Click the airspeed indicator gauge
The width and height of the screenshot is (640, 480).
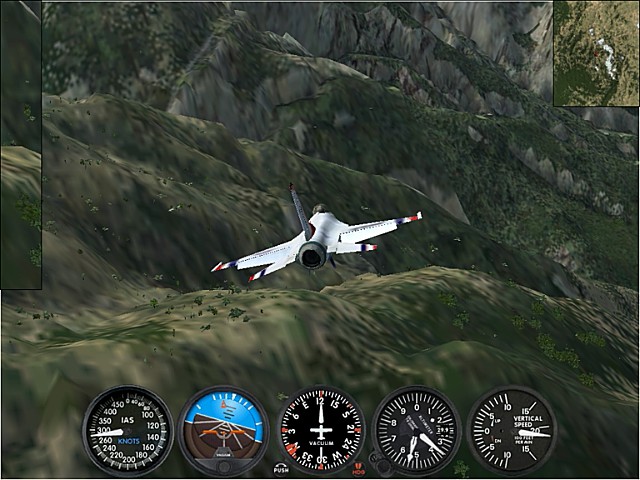point(128,431)
